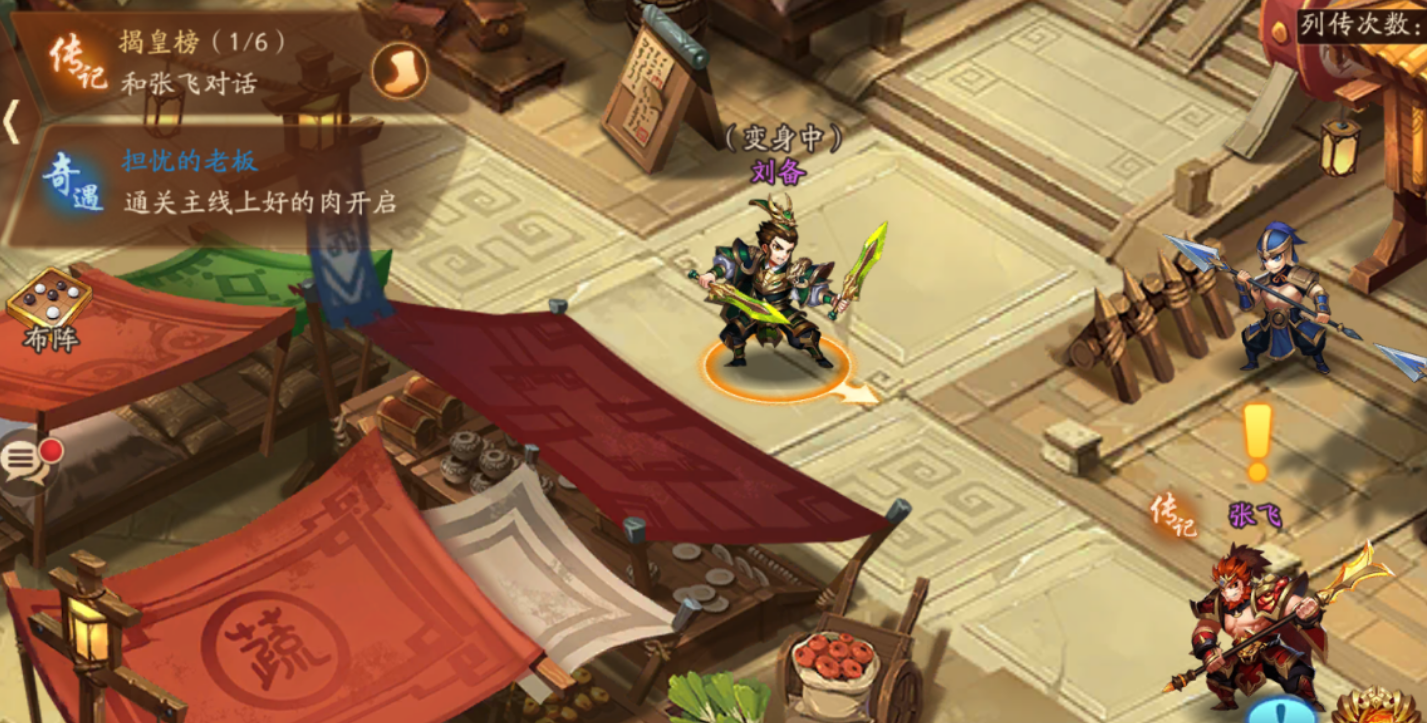This screenshot has height=723, width=1427.
Task: Open the 布阵 formation menu
Action: click(49, 310)
